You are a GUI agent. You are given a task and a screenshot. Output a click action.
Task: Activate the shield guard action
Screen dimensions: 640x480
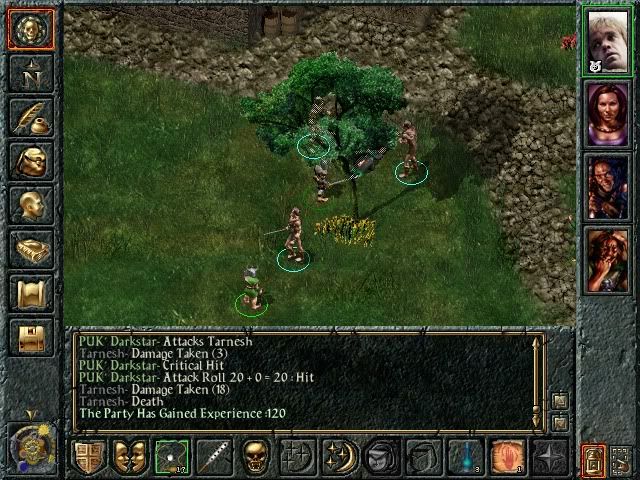coord(88,458)
